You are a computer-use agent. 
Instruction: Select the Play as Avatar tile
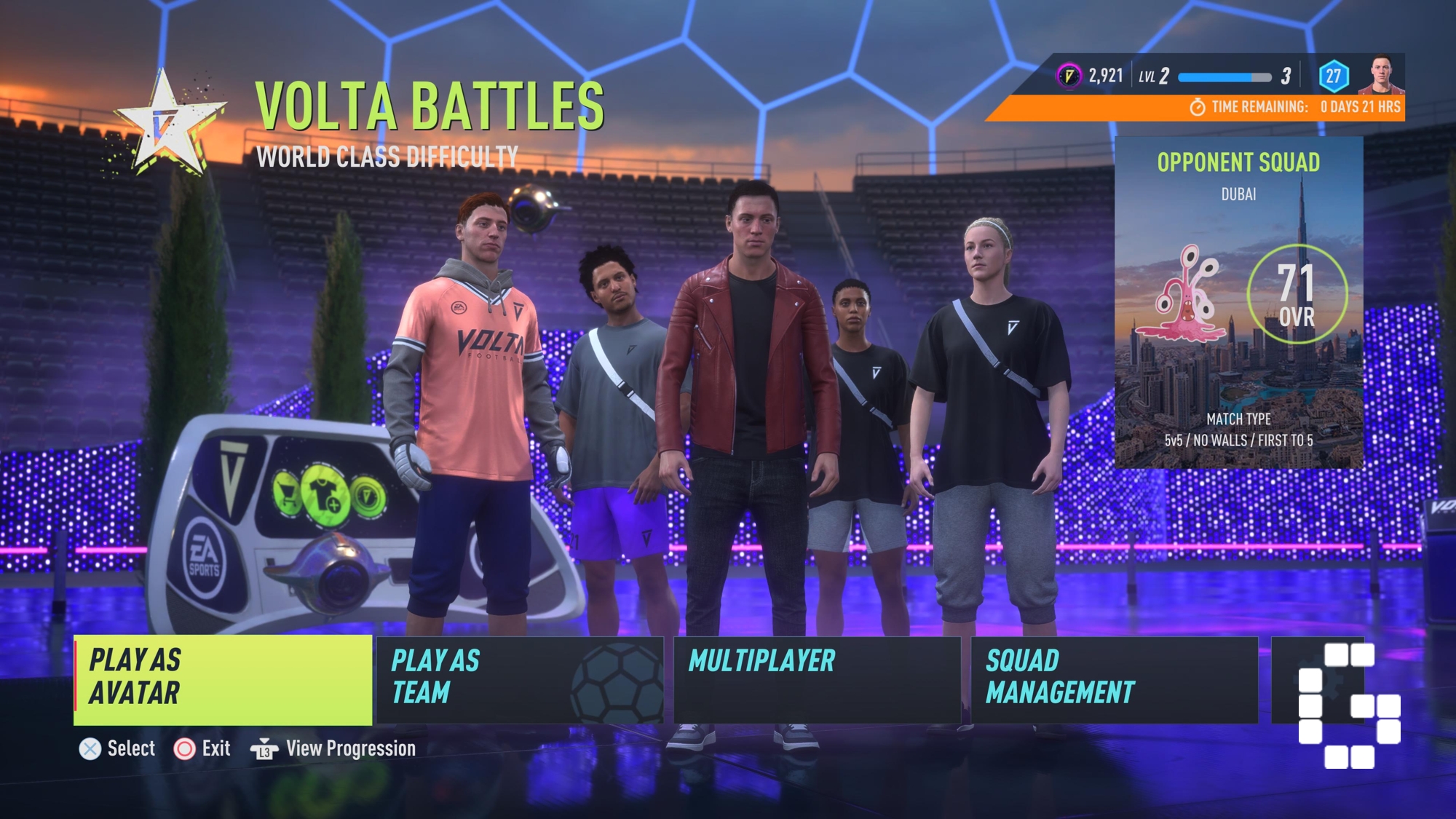click(223, 680)
